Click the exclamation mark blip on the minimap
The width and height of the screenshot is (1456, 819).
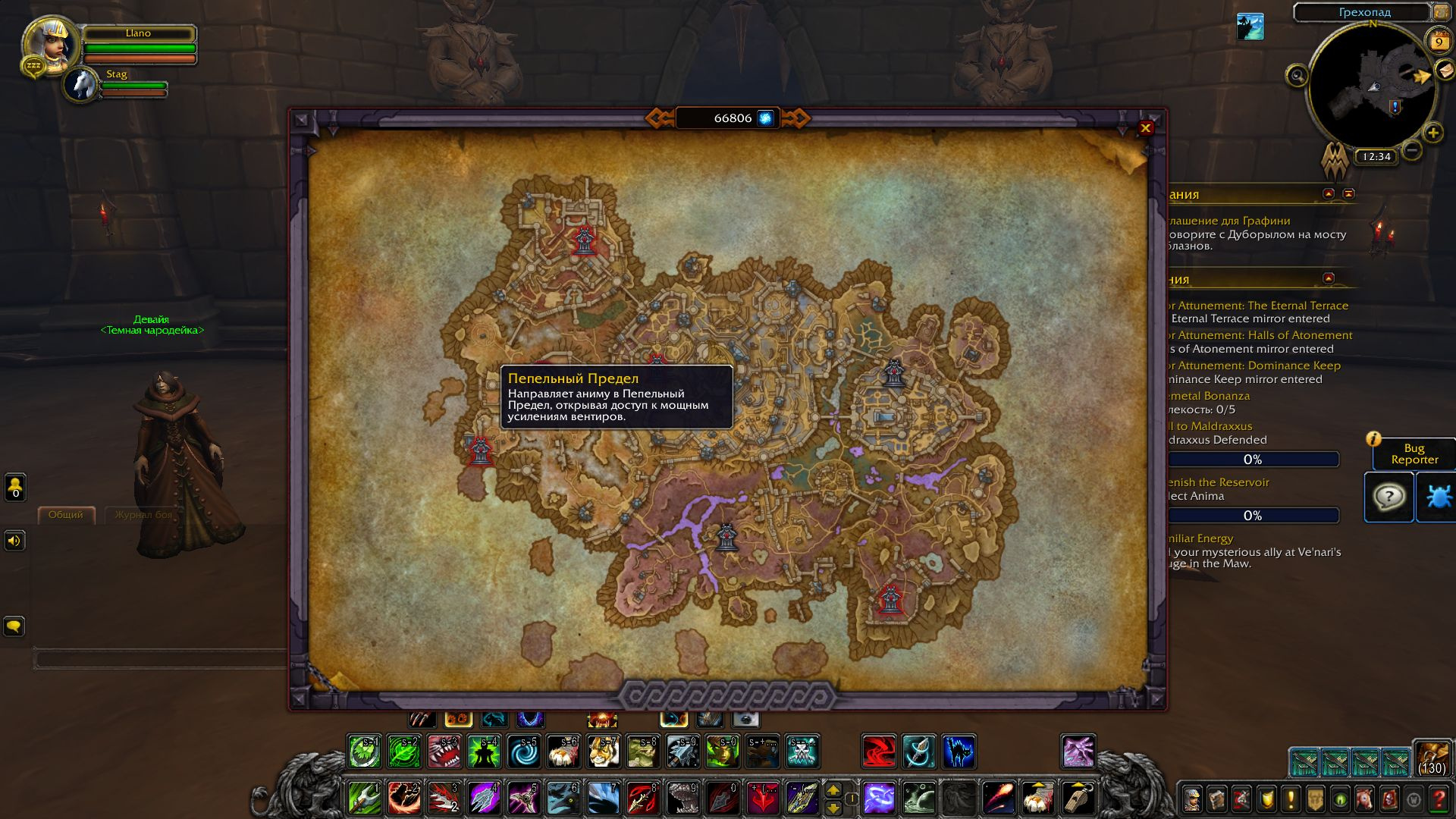click(1395, 106)
